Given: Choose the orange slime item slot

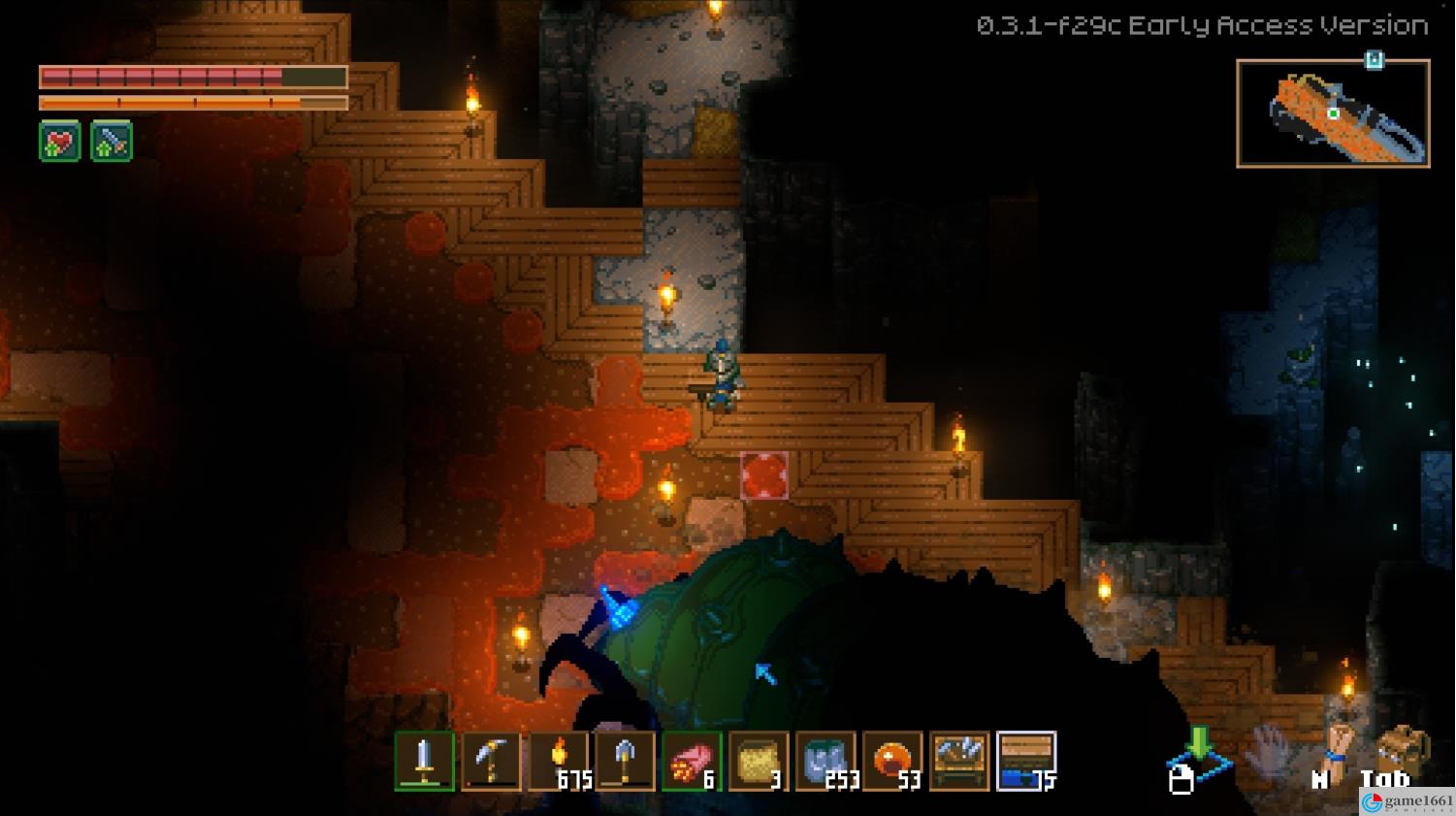Looking at the screenshot, I should coord(892,761).
